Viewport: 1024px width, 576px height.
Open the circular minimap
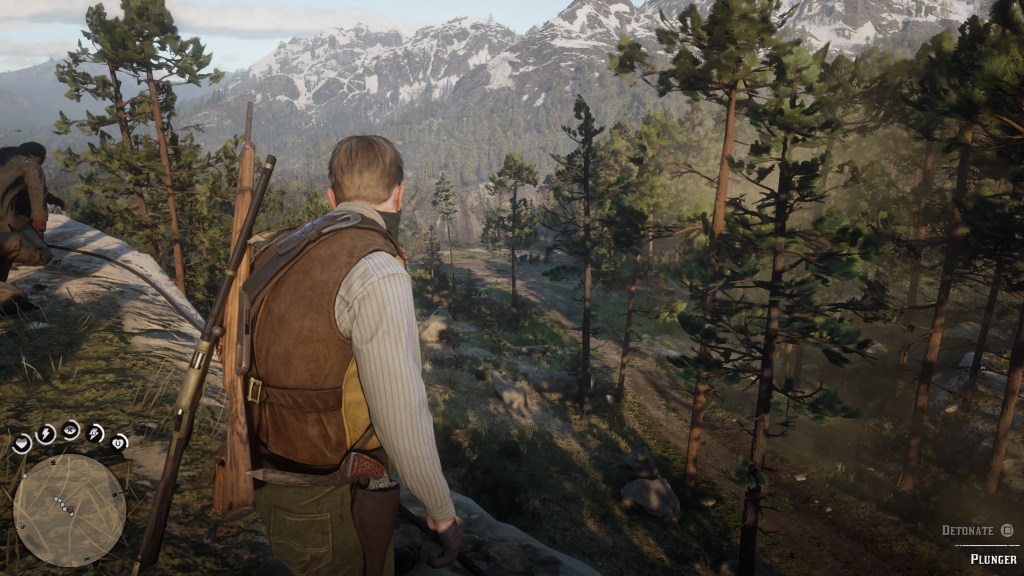(x=69, y=510)
